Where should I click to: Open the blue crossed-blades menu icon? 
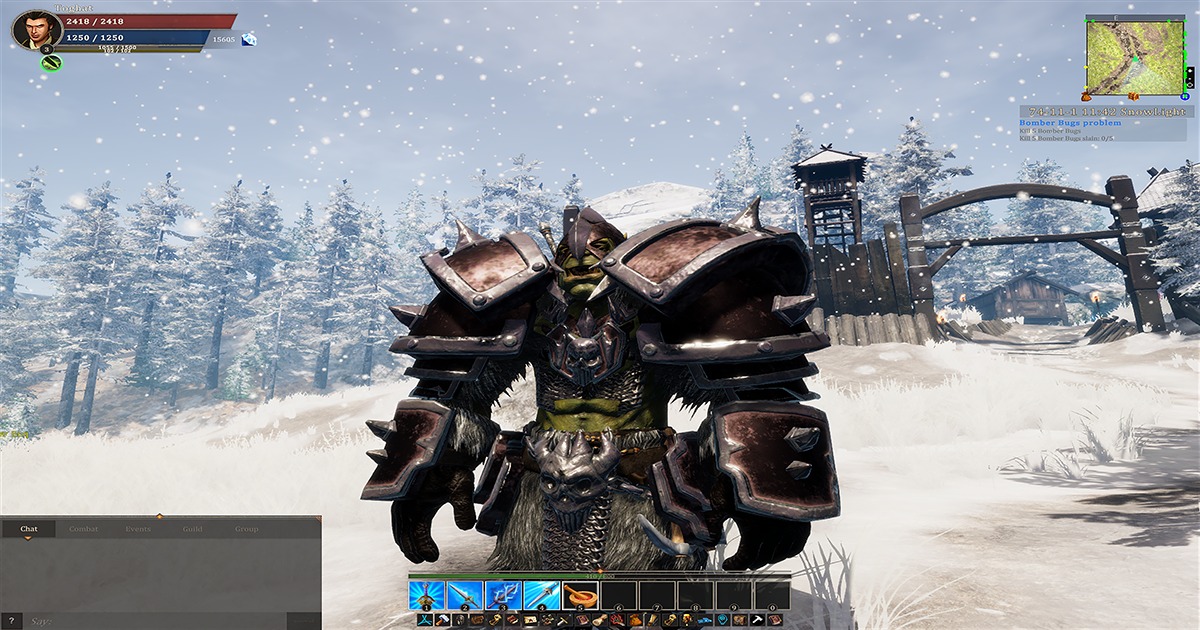(x=424, y=620)
